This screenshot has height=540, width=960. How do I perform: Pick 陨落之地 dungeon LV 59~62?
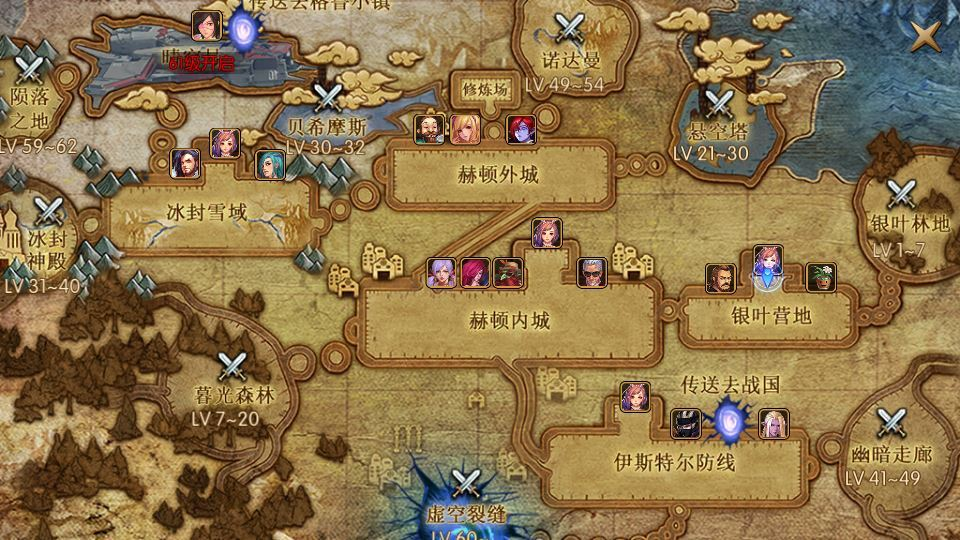tap(30, 68)
